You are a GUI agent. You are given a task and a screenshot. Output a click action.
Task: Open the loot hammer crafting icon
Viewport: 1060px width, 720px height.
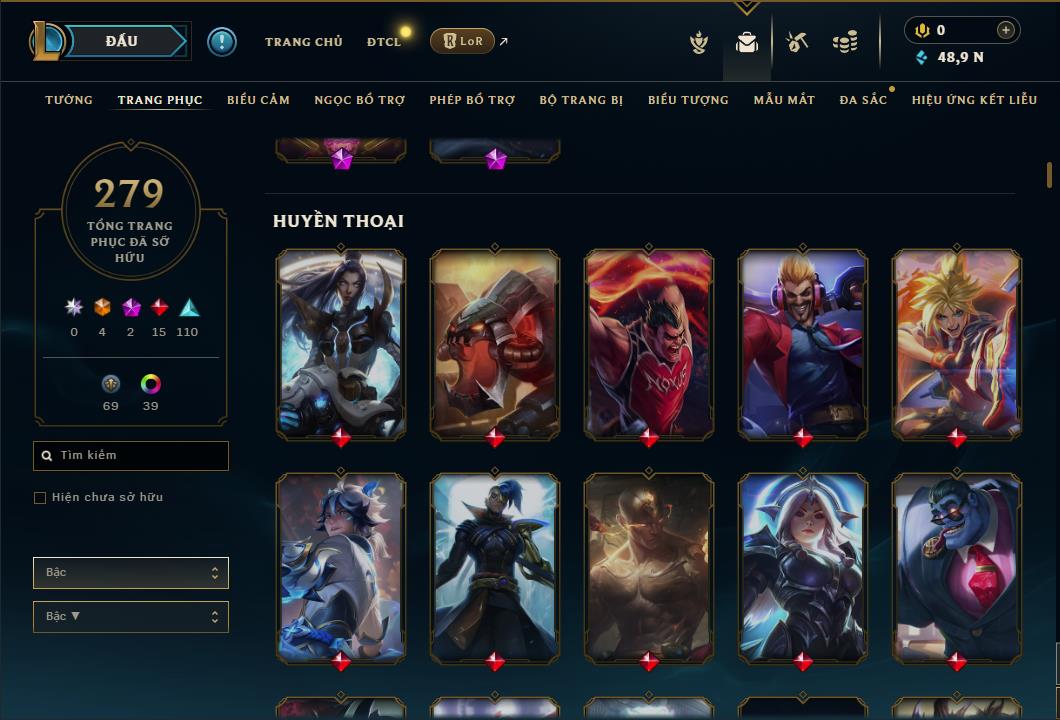pos(796,42)
